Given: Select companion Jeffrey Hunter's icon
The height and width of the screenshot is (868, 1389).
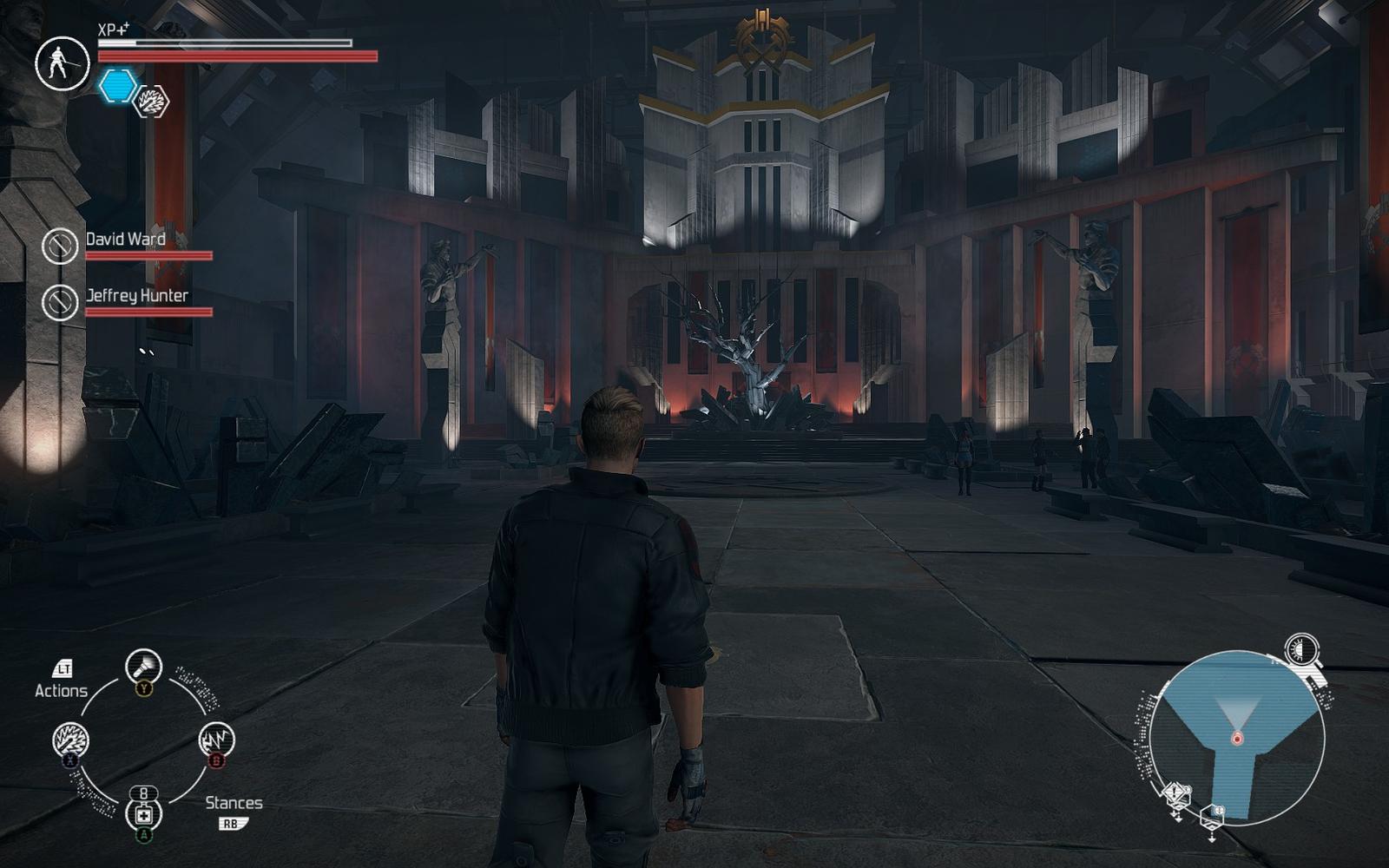Looking at the screenshot, I should pyautogui.click(x=60, y=302).
